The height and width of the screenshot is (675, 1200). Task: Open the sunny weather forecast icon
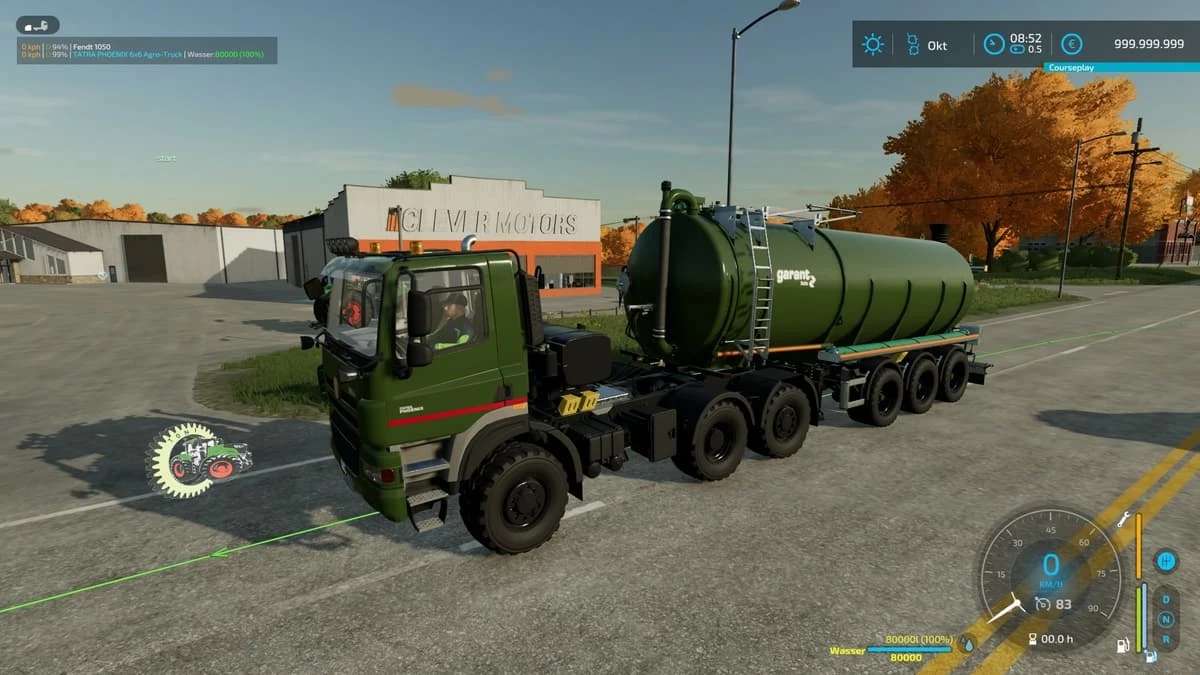coord(873,44)
